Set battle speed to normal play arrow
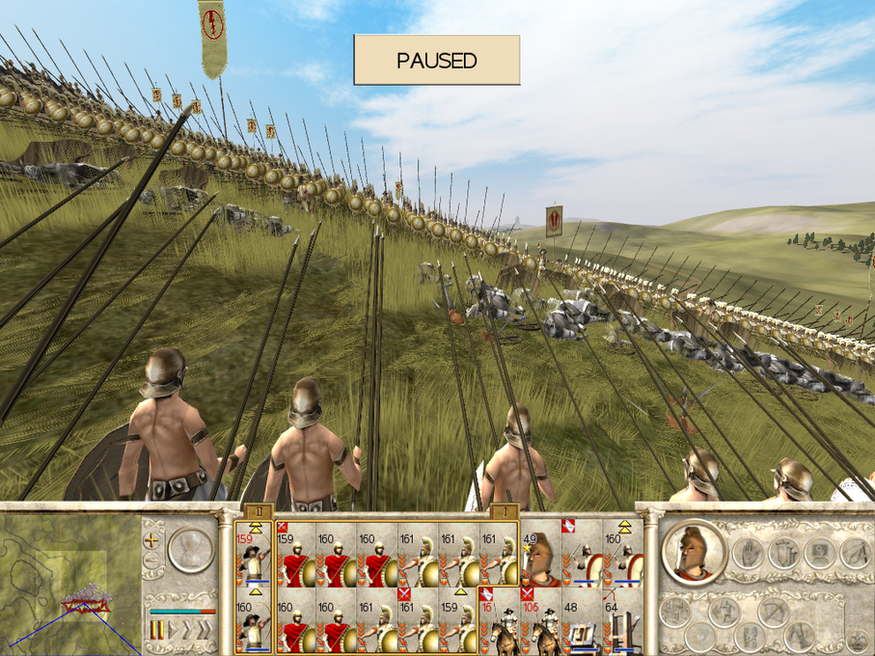This screenshot has height=656, width=875. click(172, 630)
